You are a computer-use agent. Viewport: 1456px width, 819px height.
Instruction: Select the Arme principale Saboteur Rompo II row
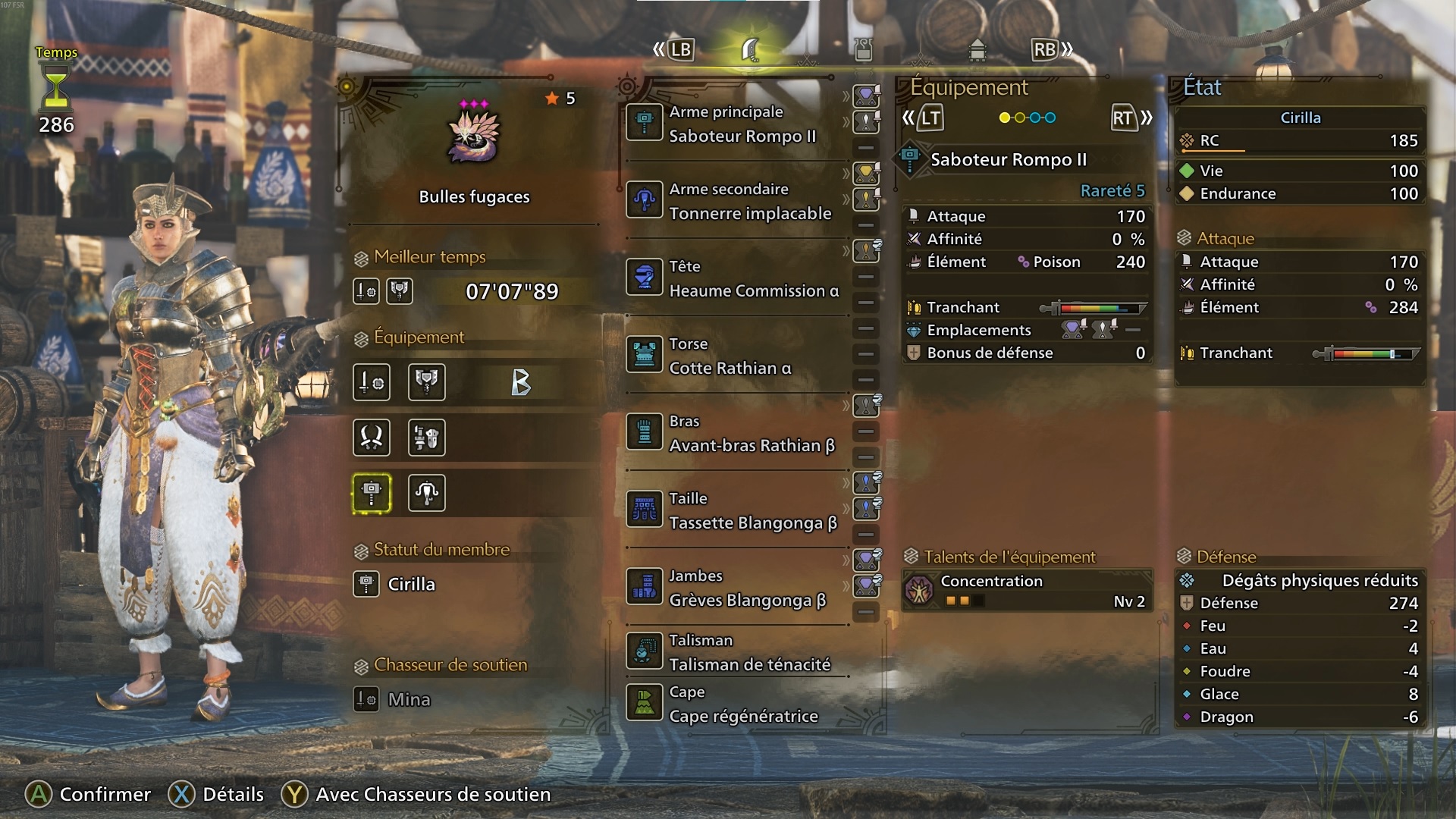tap(736, 124)
